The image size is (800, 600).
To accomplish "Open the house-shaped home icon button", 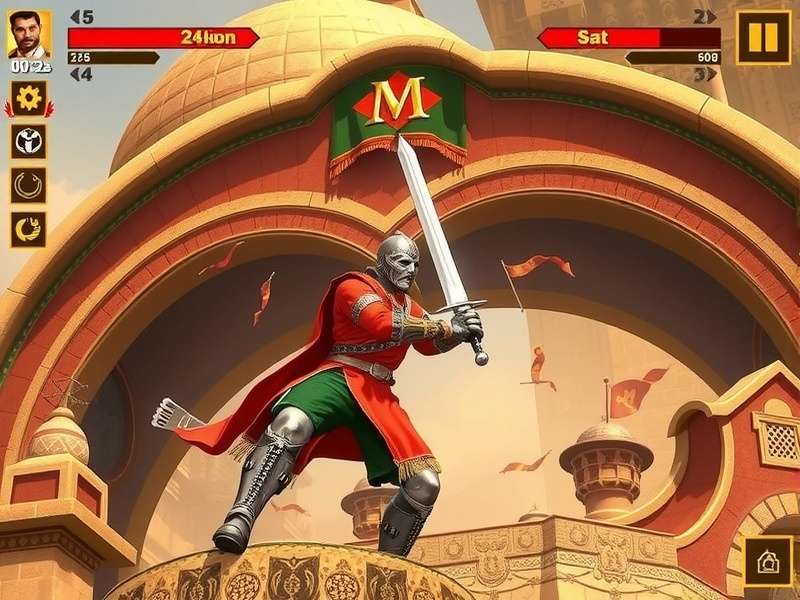I will (768, 562).
